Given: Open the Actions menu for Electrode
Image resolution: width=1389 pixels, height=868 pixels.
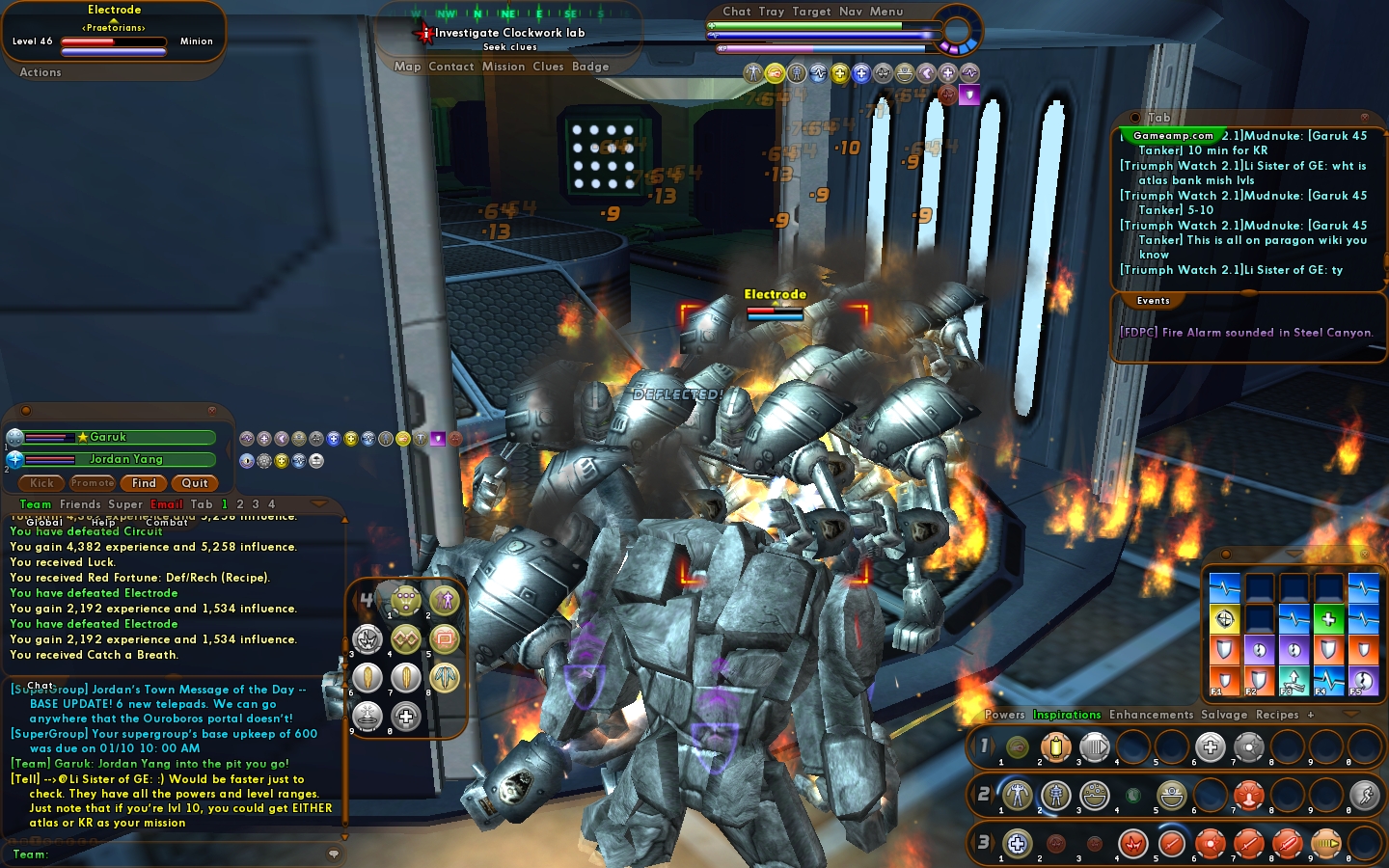Looking at the screenshot, I should coord(41,72).
